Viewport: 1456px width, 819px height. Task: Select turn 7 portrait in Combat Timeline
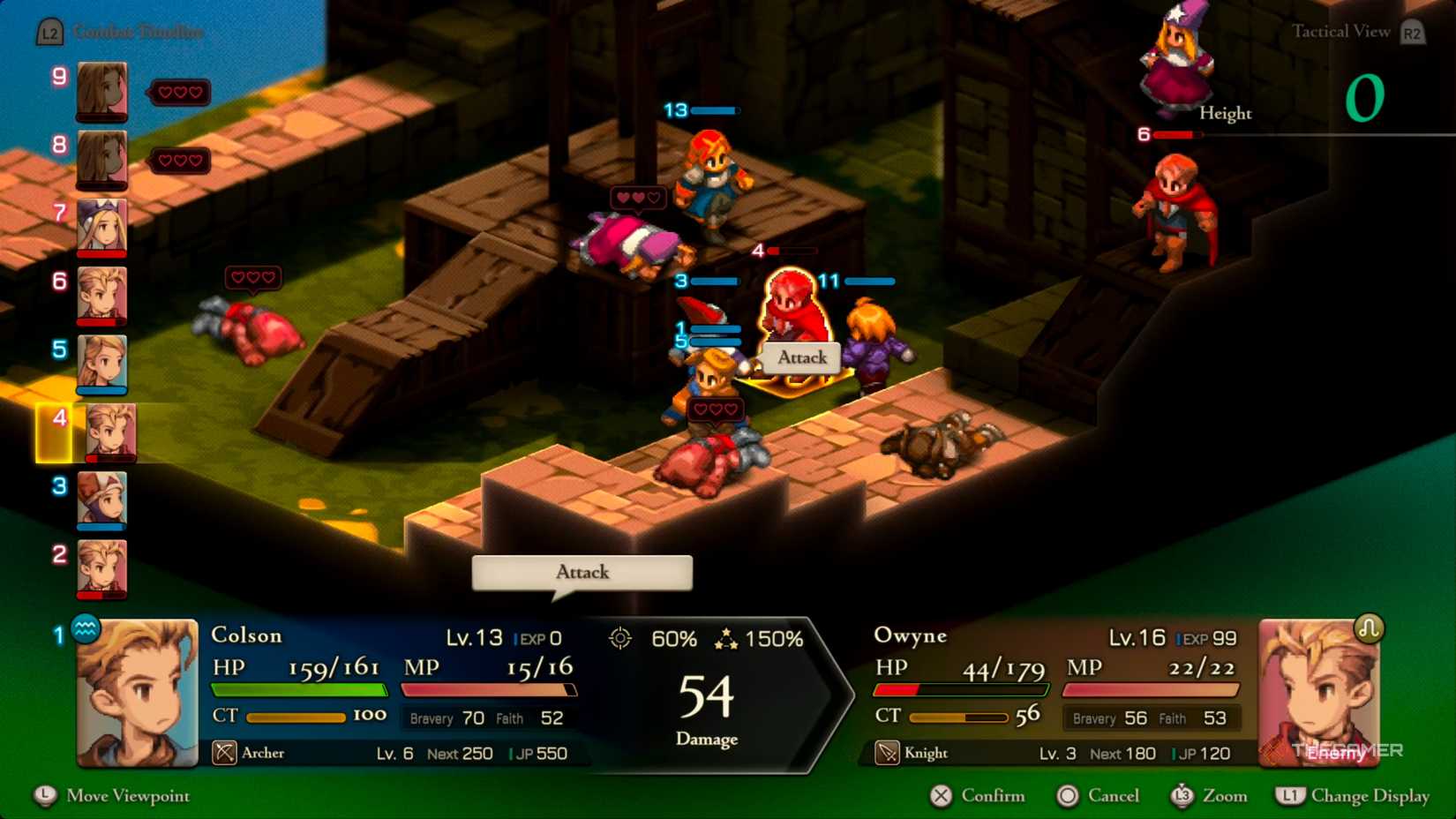pos(101,228)
